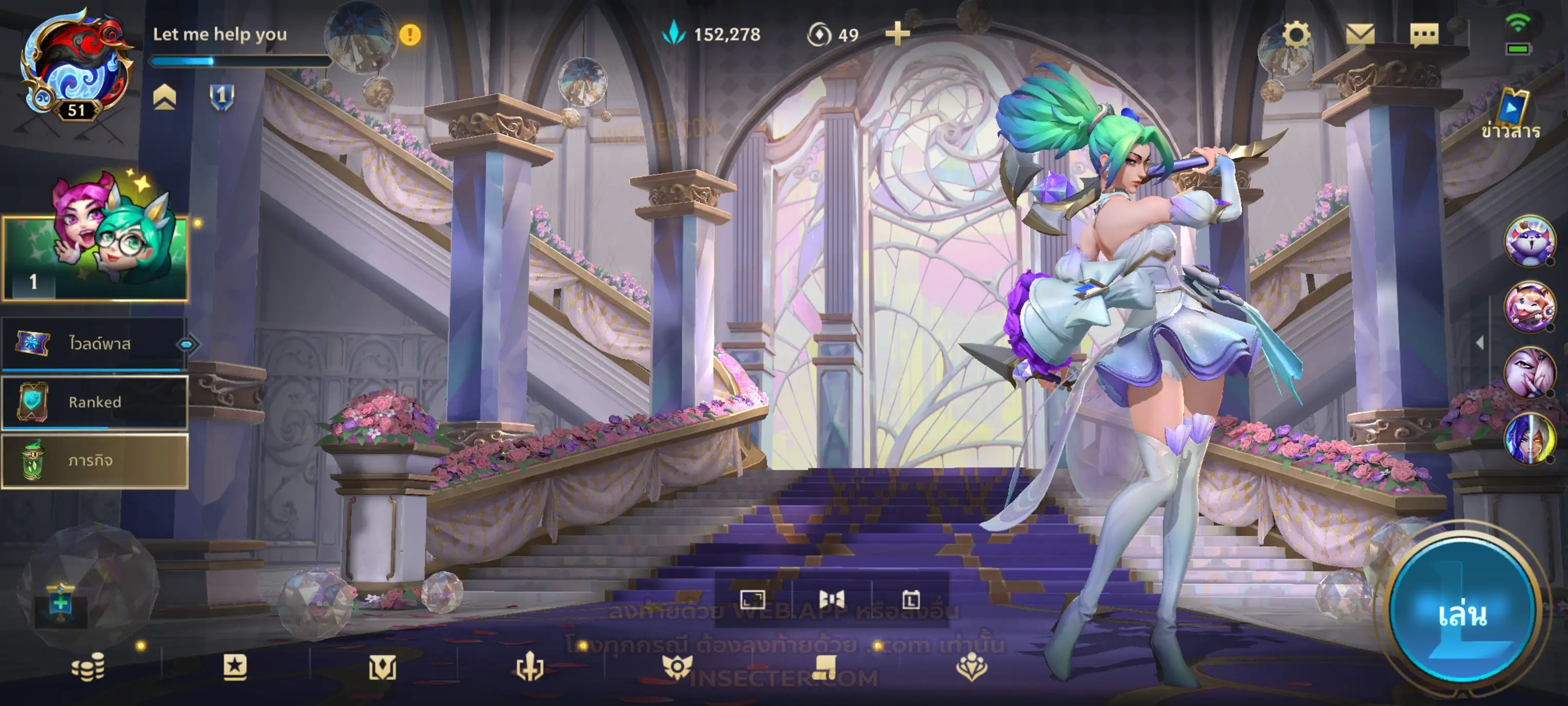Open the sword and shield icon
Image resolution: width=1568 pixels, height=706 pixels.
pos(529,667)
